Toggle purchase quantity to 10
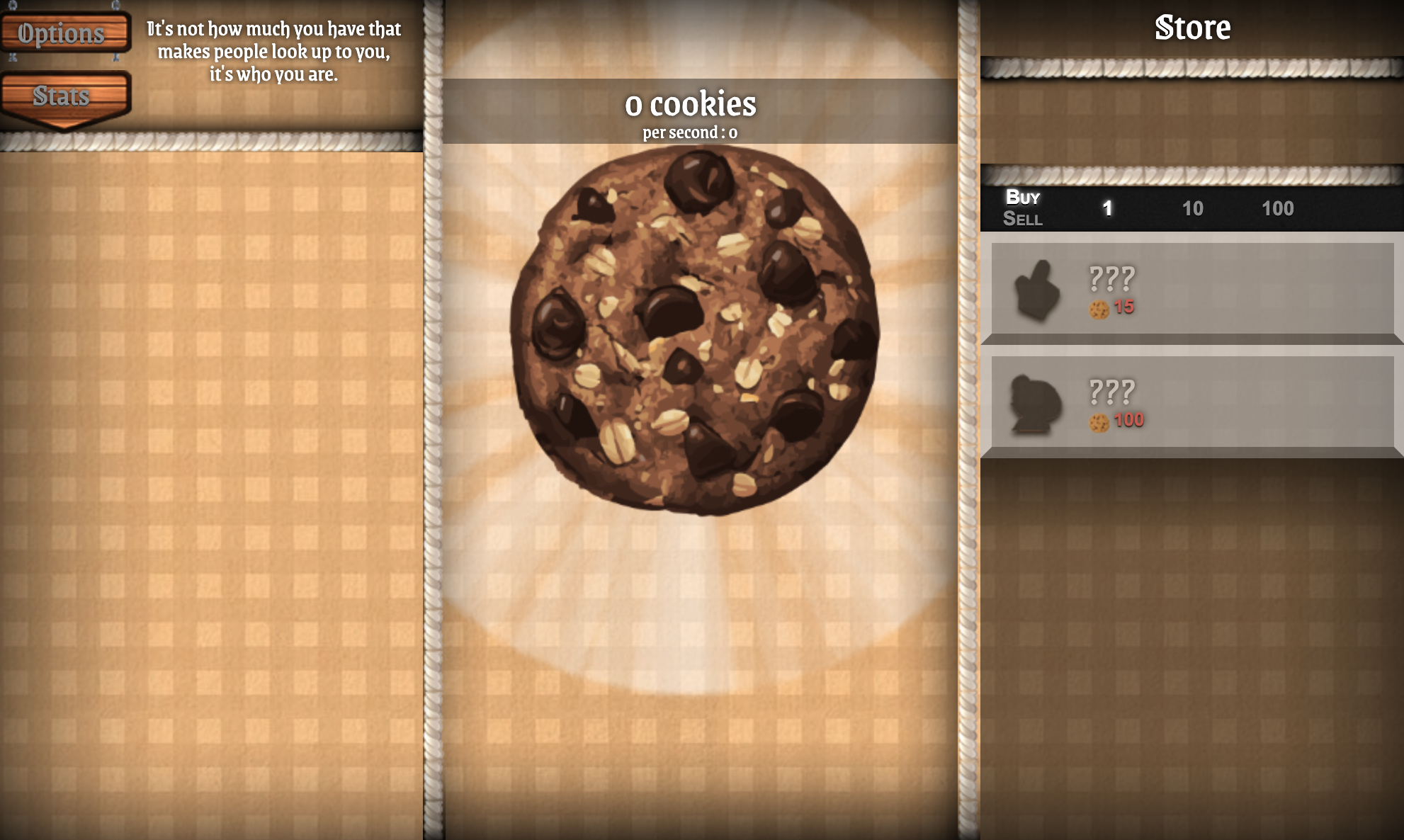 pyautogui.click(x=1194, y=209)
